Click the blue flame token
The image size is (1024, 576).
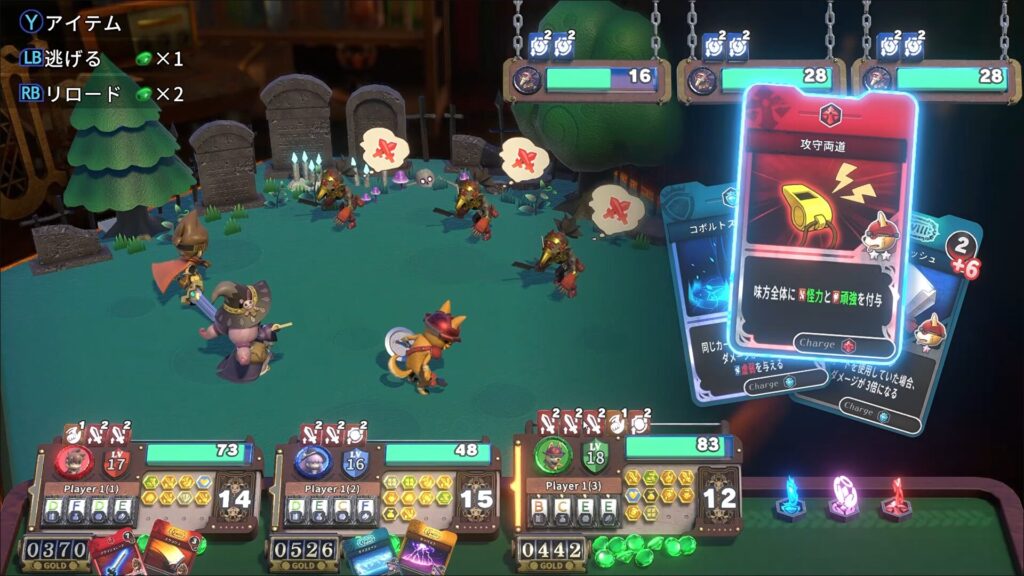pyautogui.click(x=791, y=499)
